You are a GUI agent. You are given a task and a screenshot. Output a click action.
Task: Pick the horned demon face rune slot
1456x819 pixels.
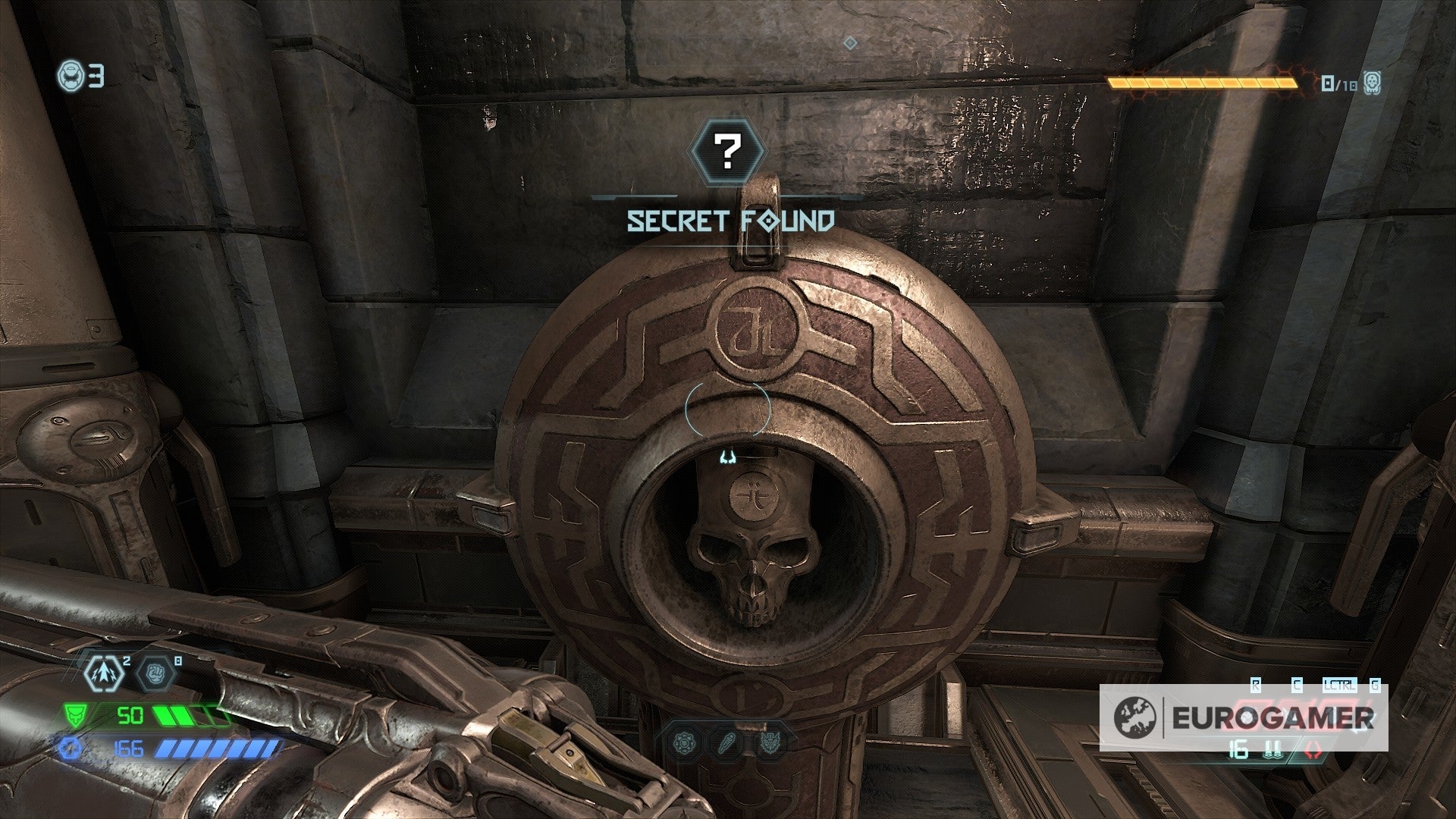(767, 743)
